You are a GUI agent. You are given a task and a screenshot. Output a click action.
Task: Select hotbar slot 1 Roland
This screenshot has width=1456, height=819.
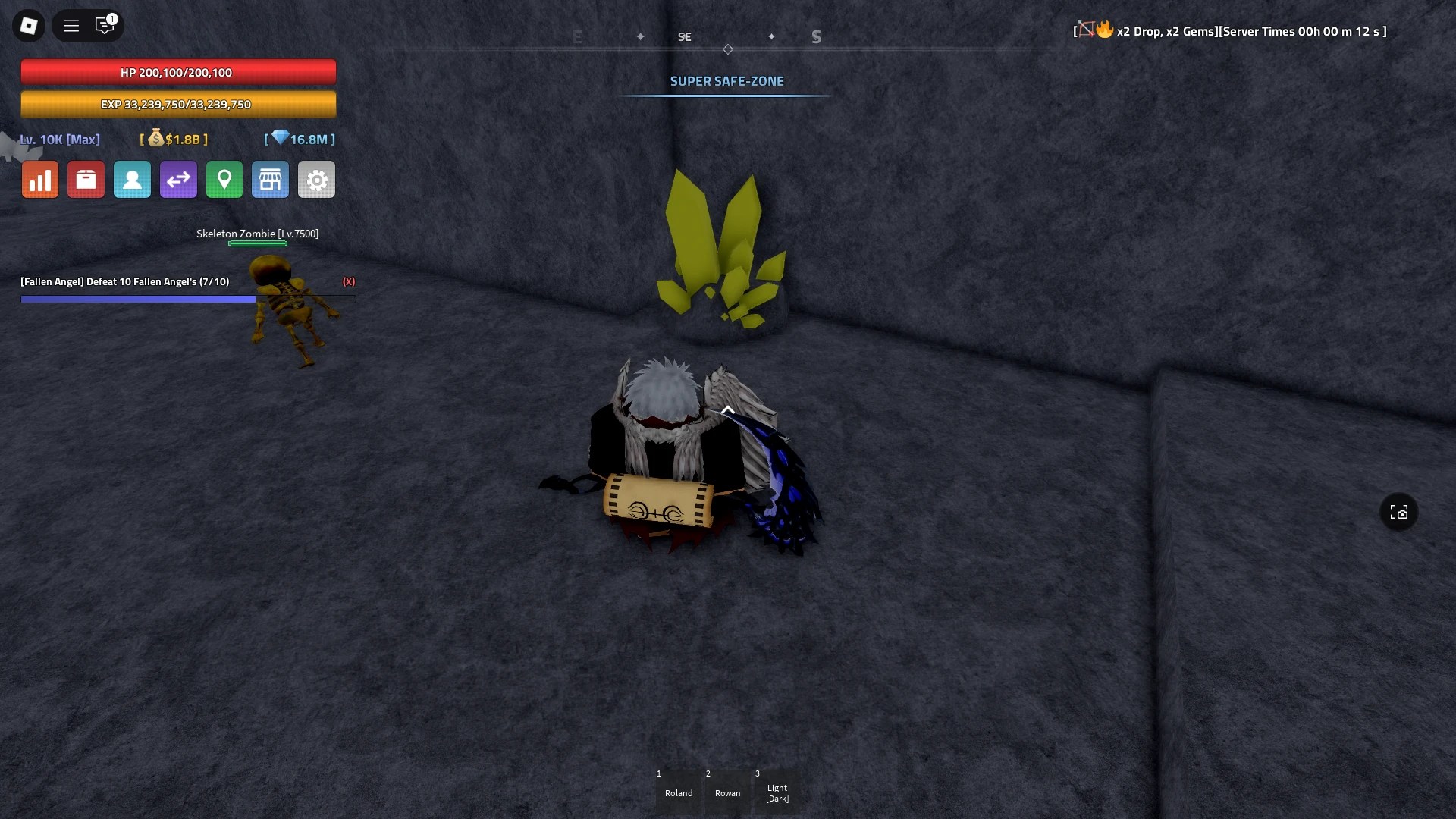click(679, 792)
